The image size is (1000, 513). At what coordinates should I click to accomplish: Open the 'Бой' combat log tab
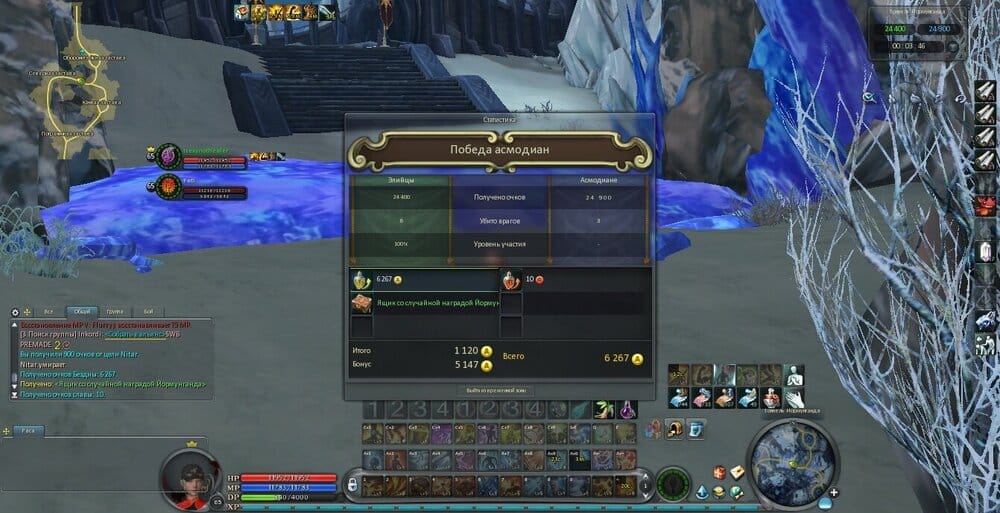point(147,312)
